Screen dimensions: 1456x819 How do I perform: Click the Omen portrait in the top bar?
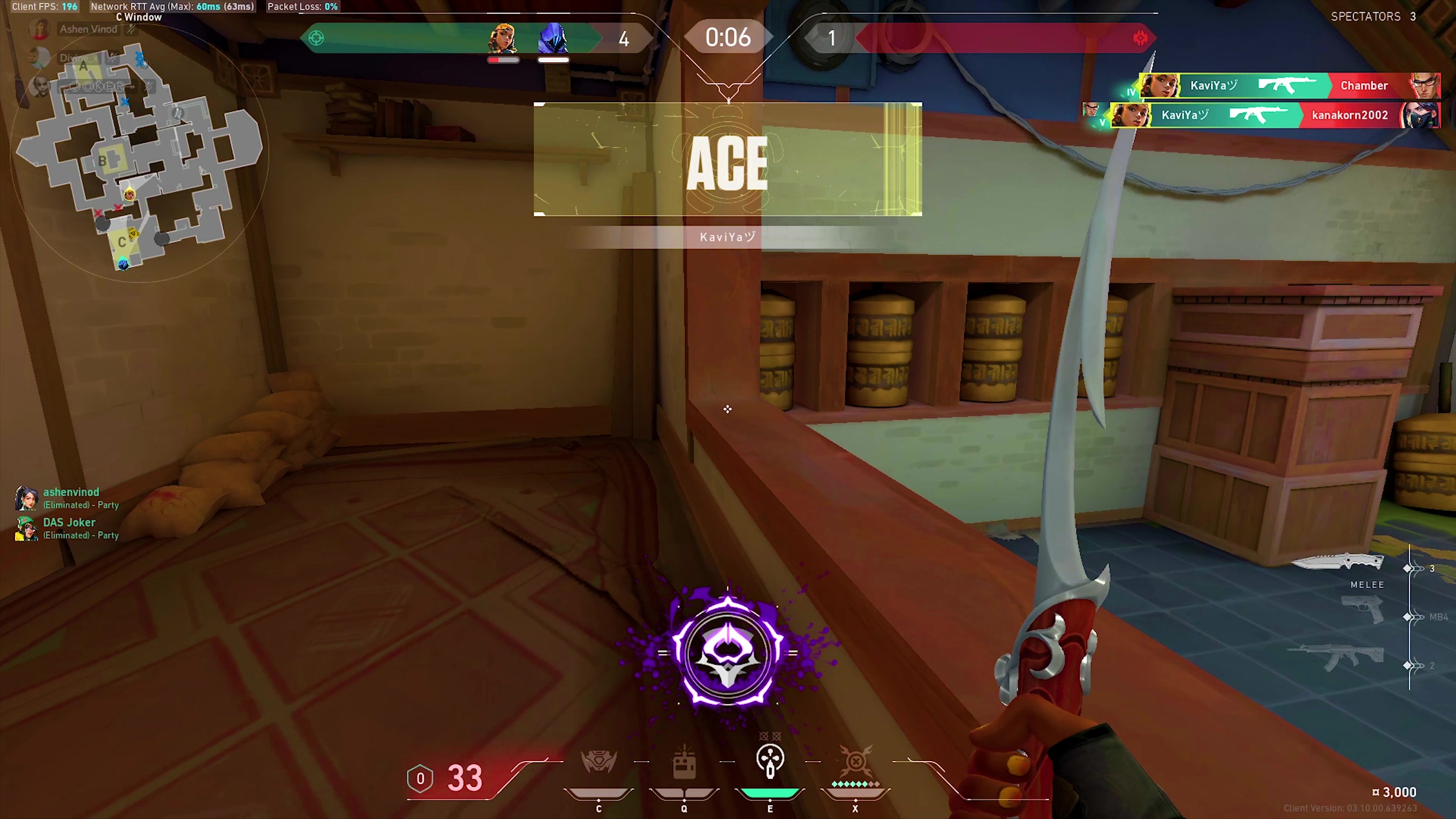pos(553,39)
